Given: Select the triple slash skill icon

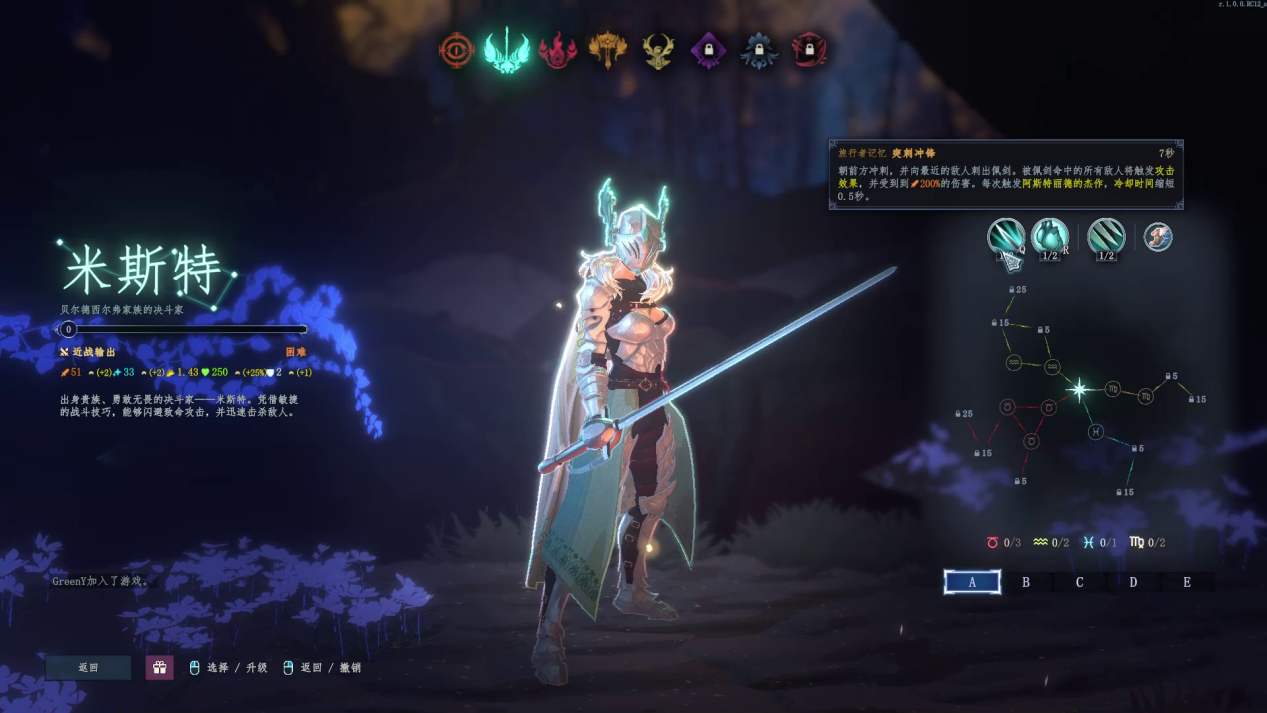Looking at the screenshot, I should tap(1106, 237).
